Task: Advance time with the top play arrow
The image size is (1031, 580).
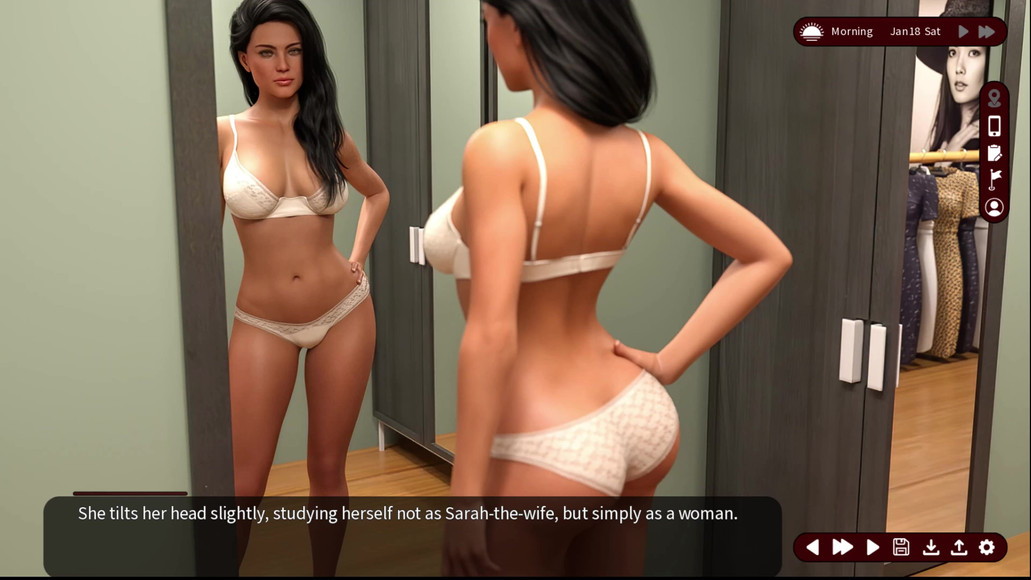Action: (x=963, y=32)
